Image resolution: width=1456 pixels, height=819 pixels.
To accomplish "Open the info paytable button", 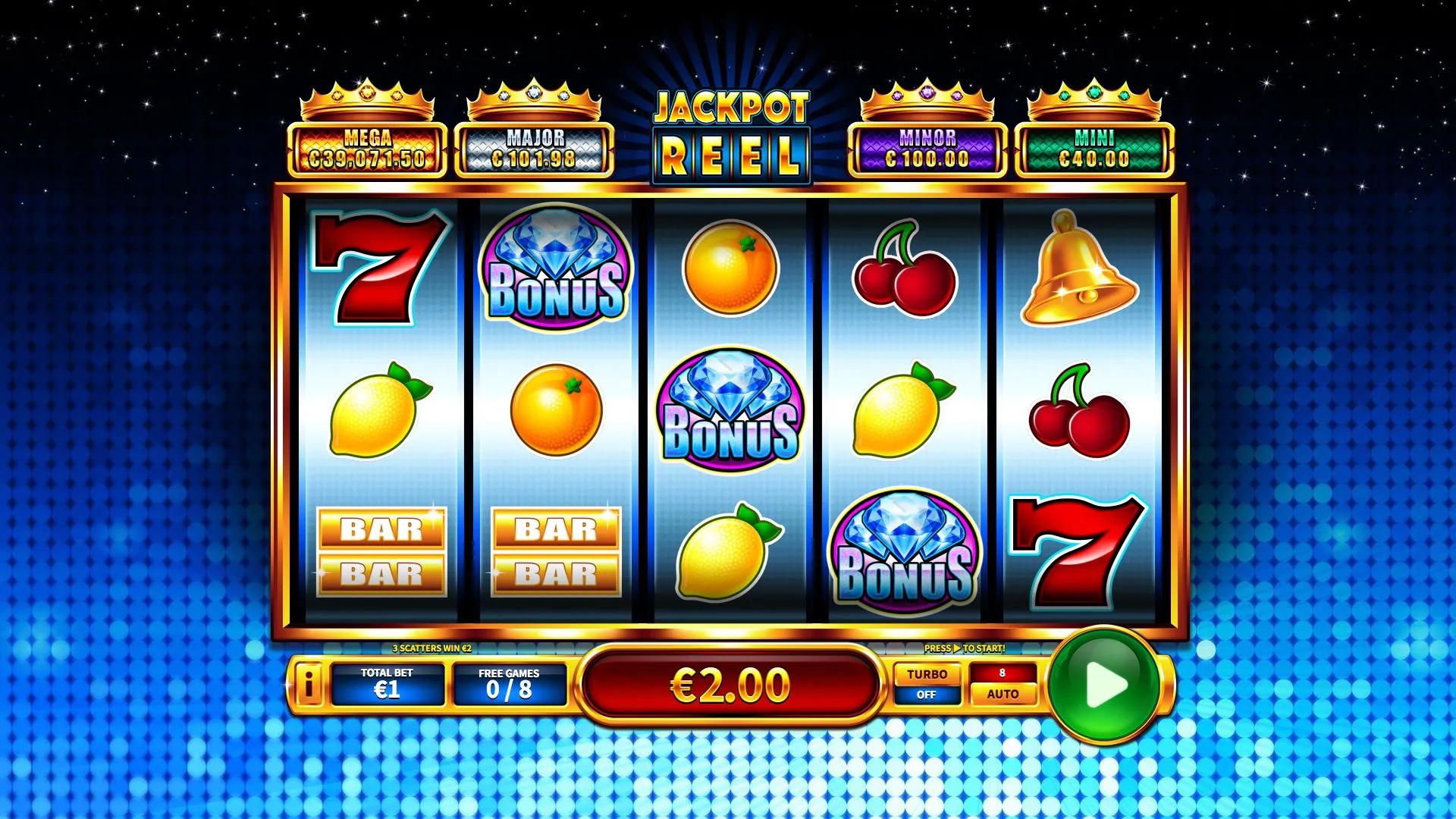I will [x=309, y=684].
